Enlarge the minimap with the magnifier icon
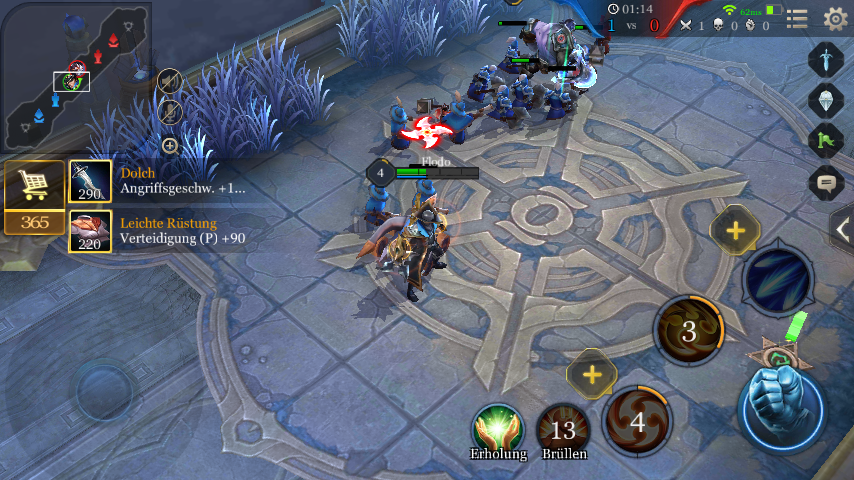This screenshot has width=854, height=480. point(170,146)
